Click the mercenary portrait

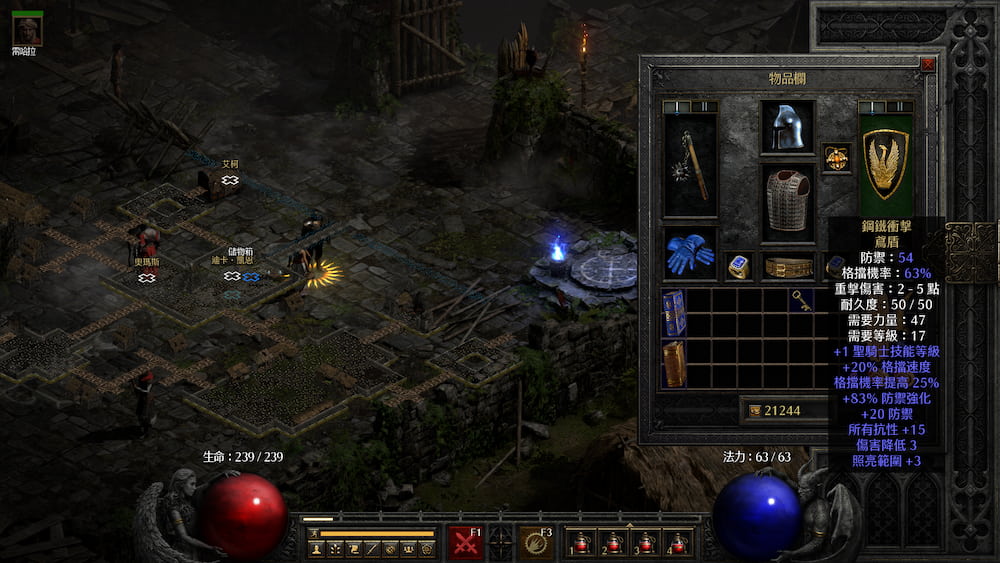(27, 30)
